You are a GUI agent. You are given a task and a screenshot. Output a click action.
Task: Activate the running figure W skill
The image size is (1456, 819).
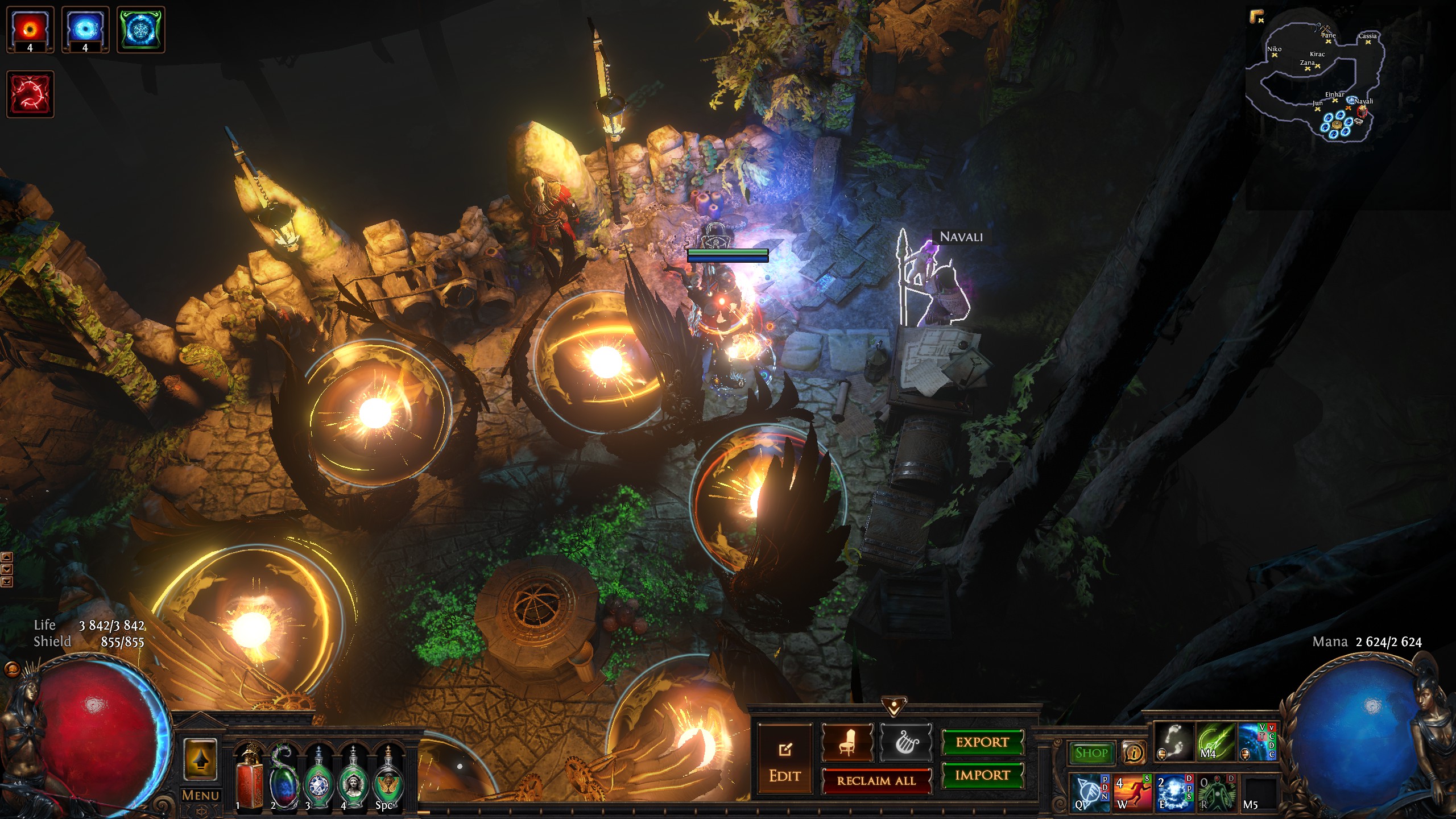coord(1132,792)
